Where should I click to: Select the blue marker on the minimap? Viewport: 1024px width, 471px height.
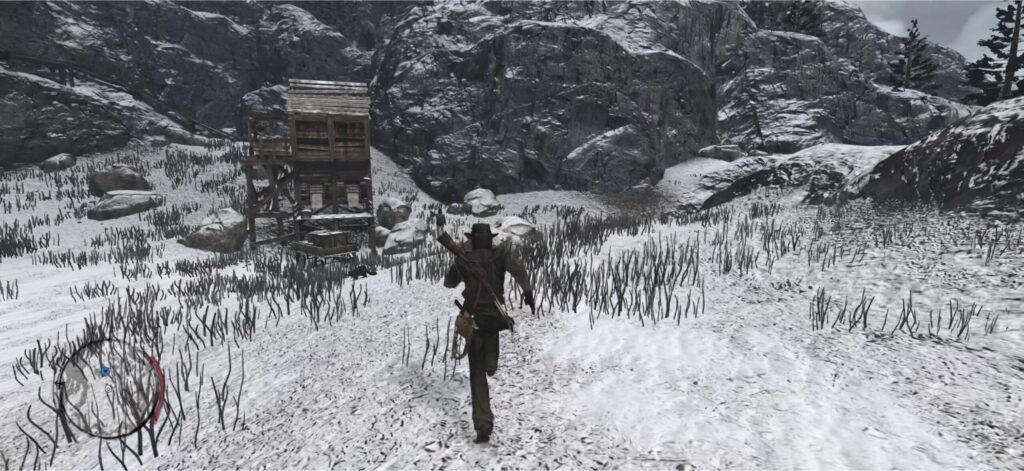pyautogui.click(x=105, y=372)
